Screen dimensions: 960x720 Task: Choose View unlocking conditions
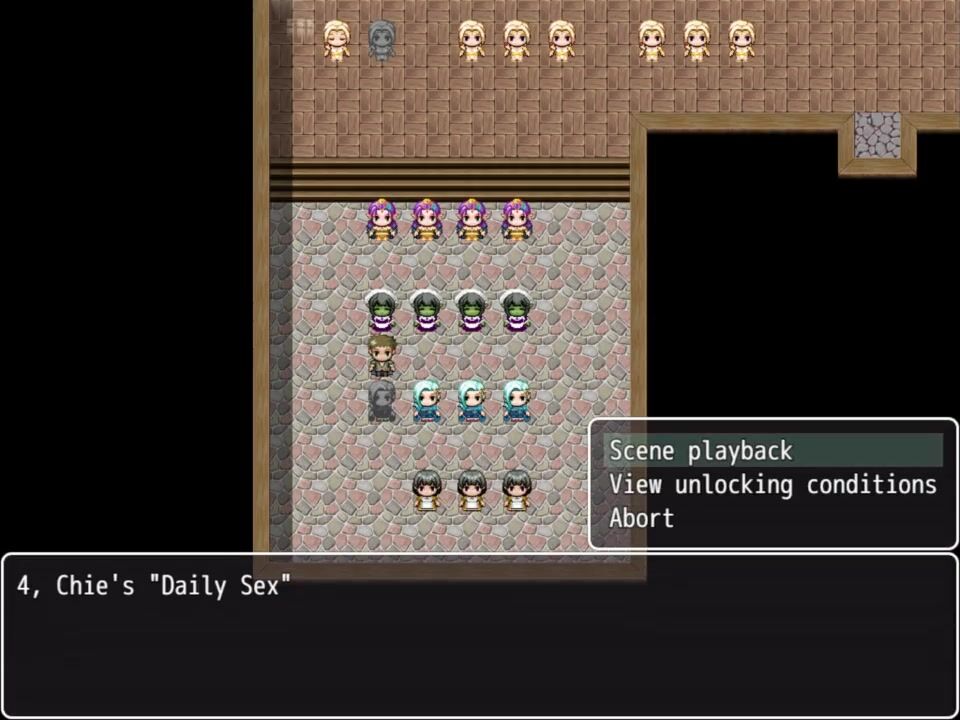click(x=772, y=485)
